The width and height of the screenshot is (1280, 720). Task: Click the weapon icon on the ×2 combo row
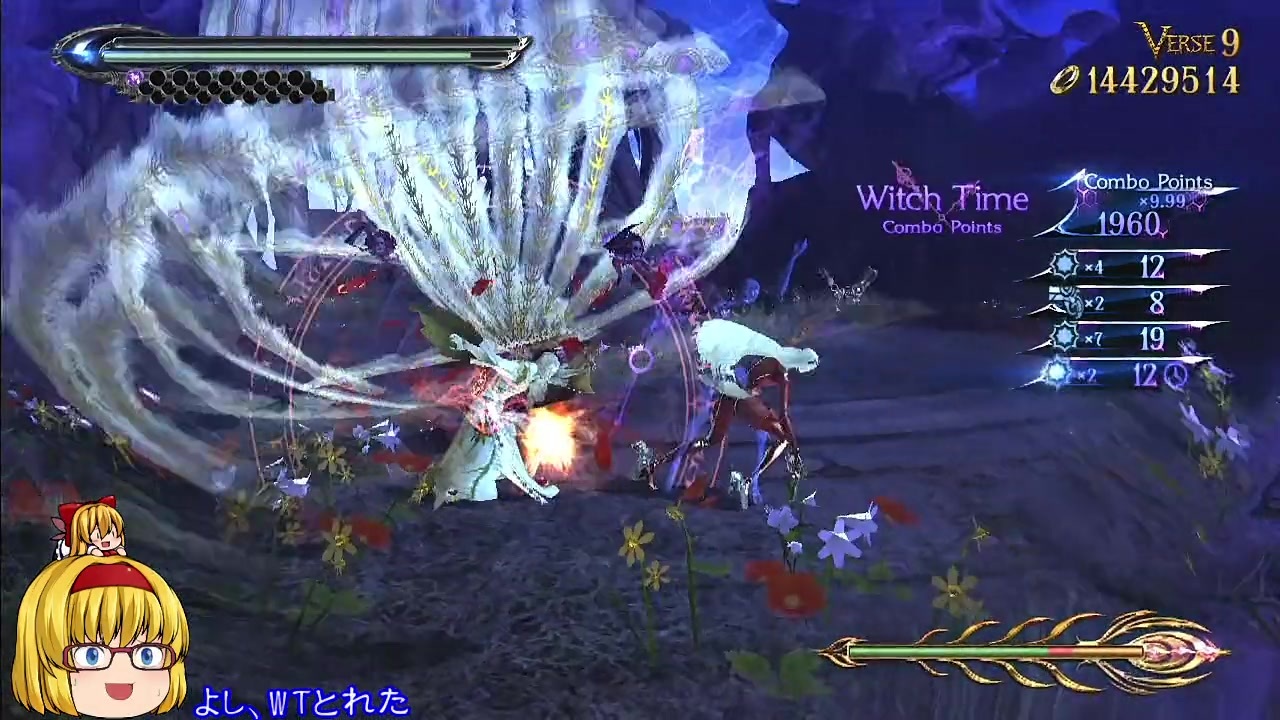coord(1069,299)
